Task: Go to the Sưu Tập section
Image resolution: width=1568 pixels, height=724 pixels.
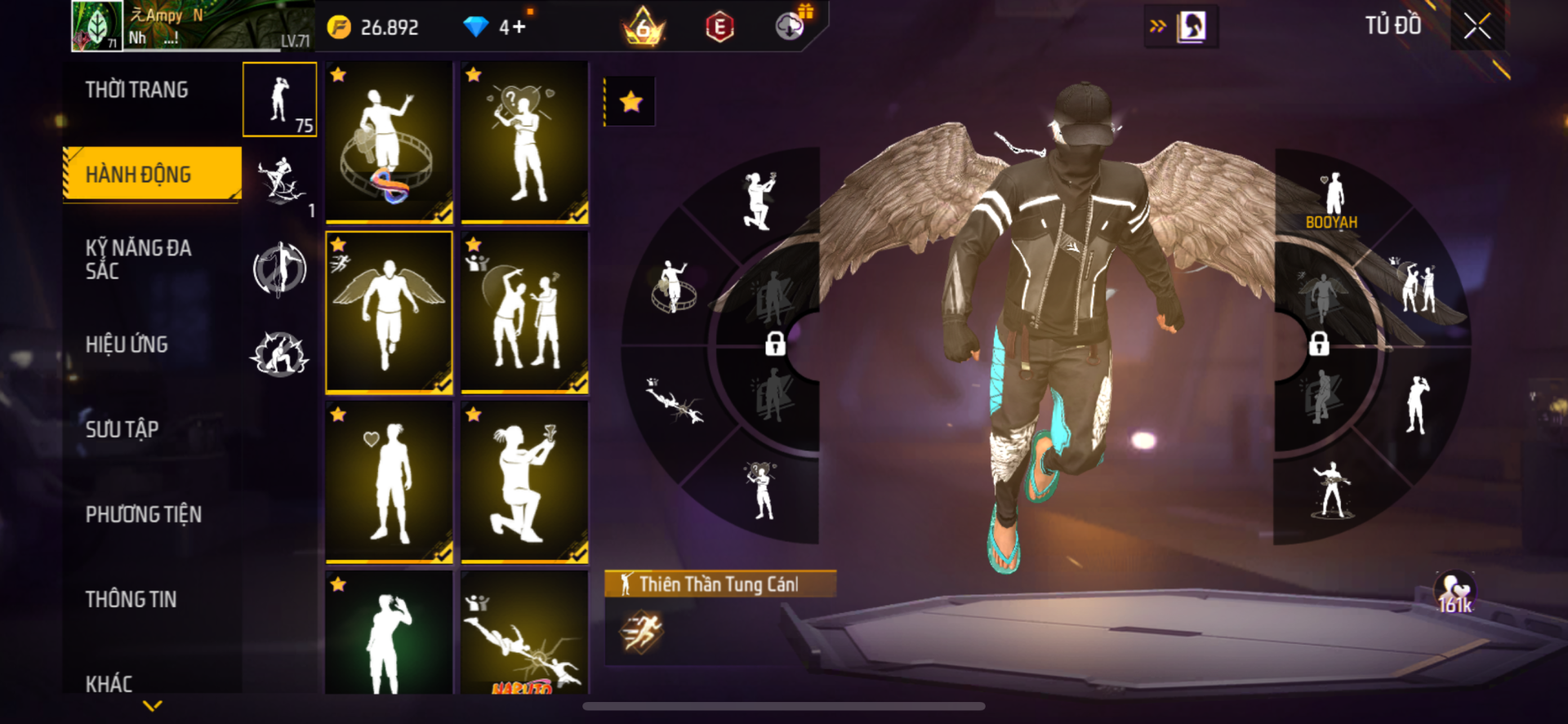Action: tap(122, 429)
